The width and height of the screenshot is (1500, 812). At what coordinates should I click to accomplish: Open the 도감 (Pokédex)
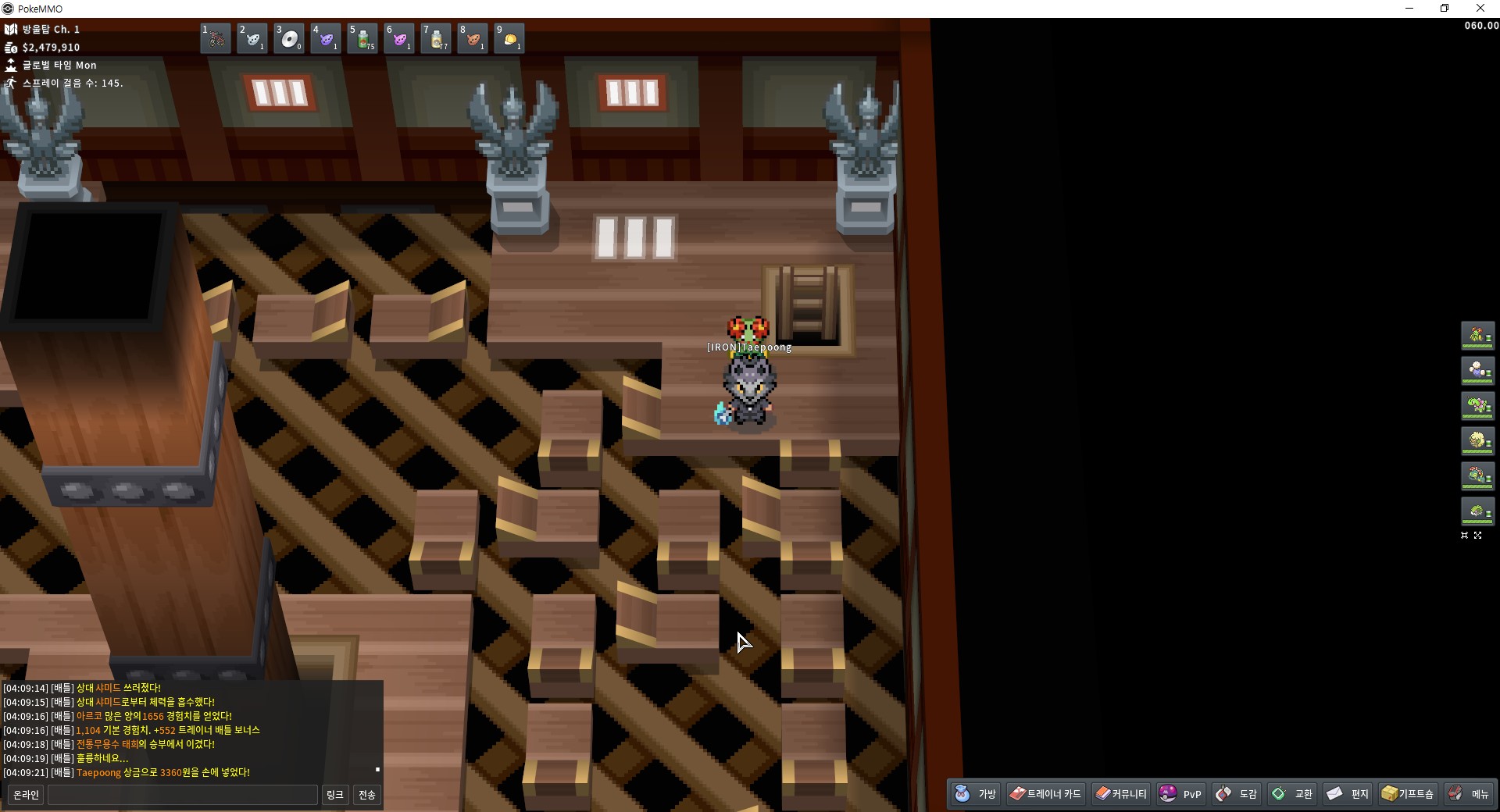tap(1237, 794)
